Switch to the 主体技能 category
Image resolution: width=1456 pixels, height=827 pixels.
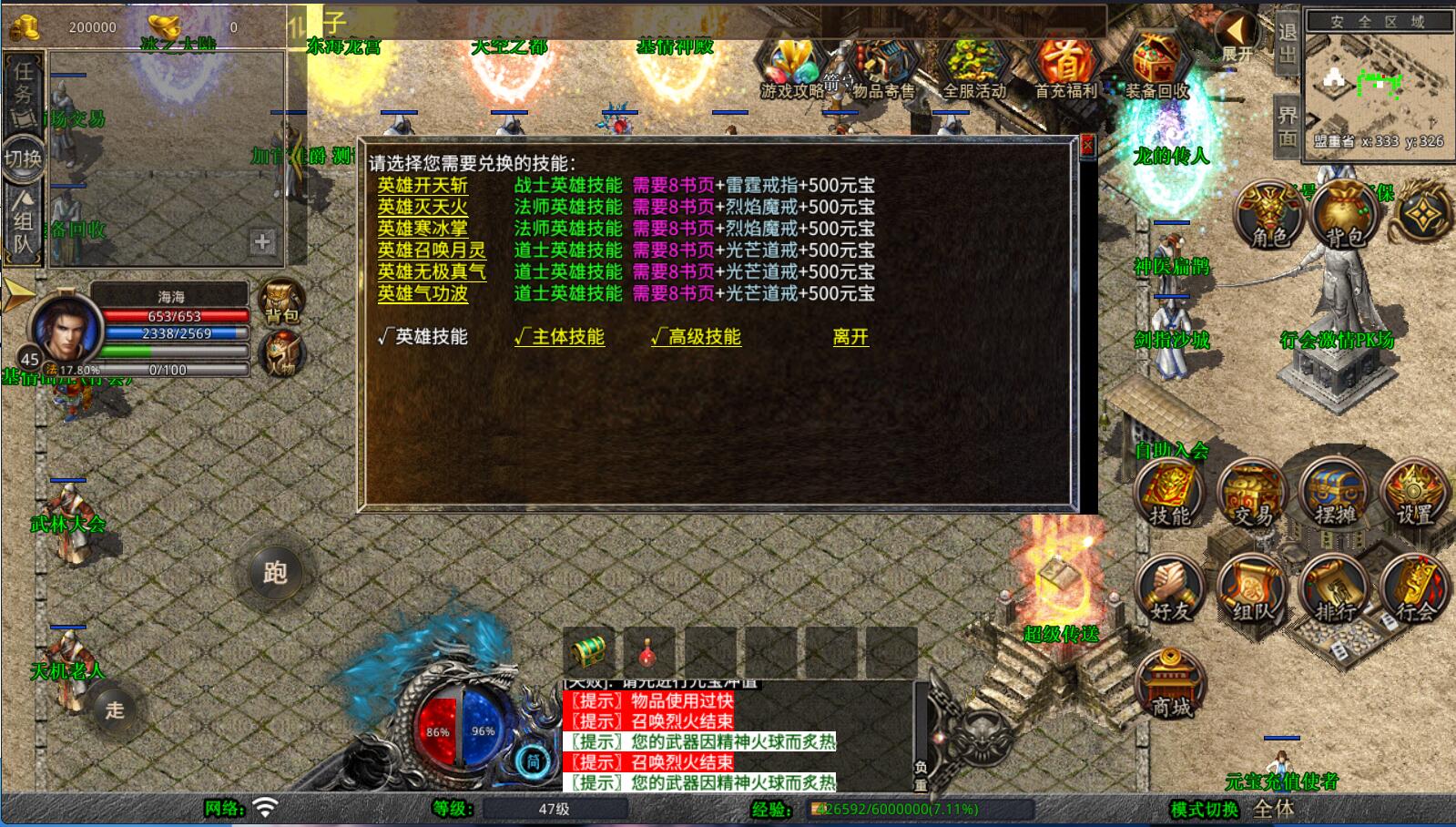pyautogui.click(x=559, y=337)
